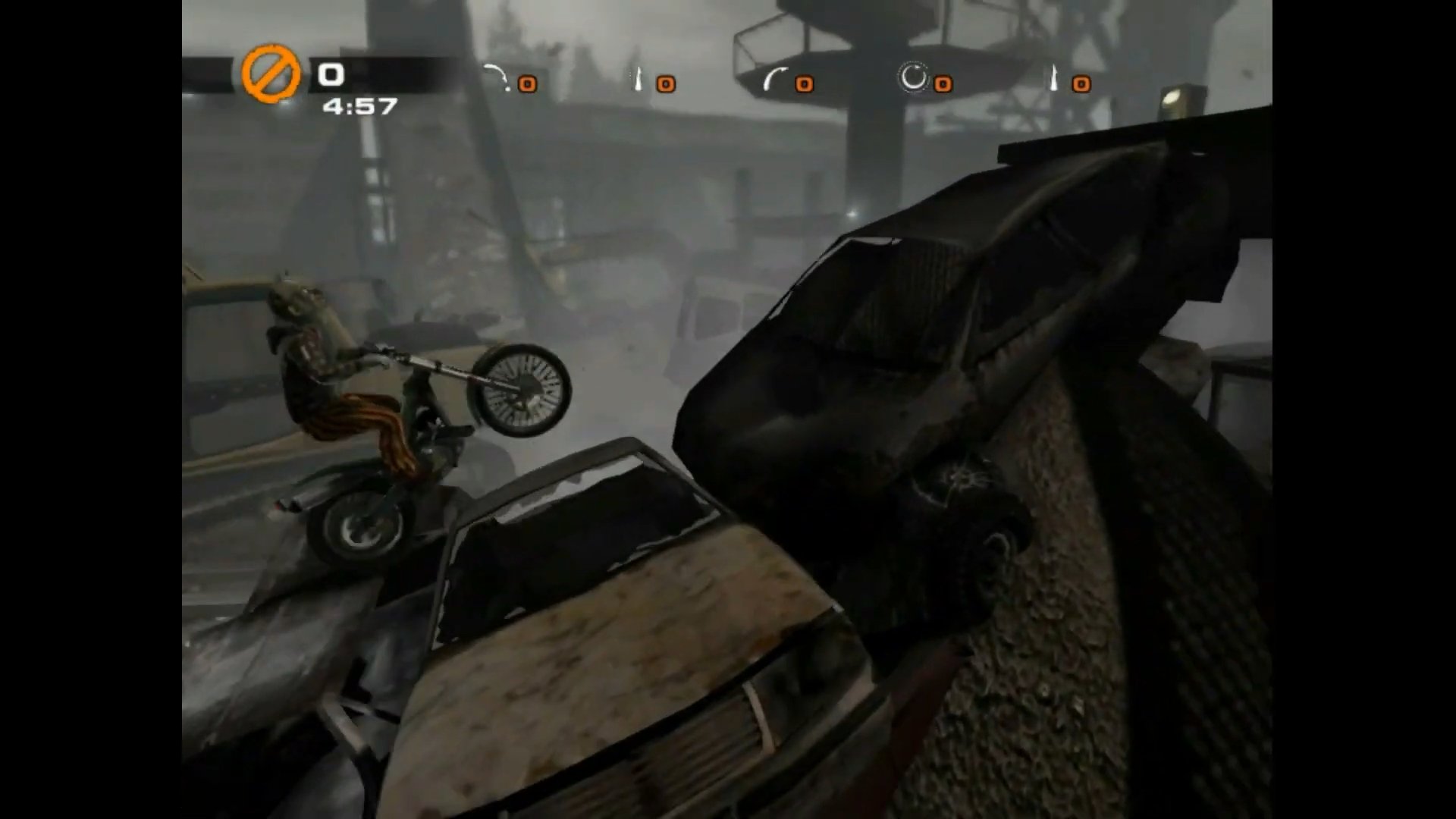
Task: Click the circular flip stunt icon
Action: point(913,77)
